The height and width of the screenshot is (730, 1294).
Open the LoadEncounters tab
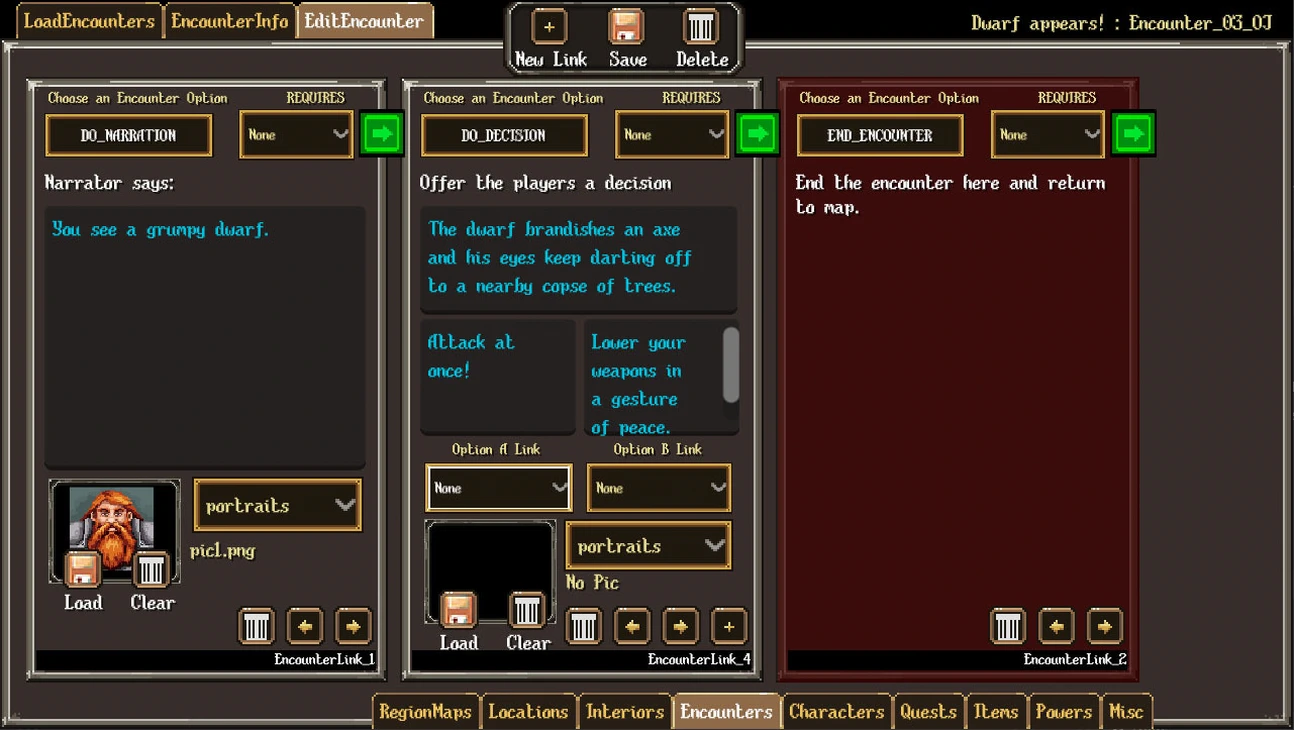tap(89, 21)
